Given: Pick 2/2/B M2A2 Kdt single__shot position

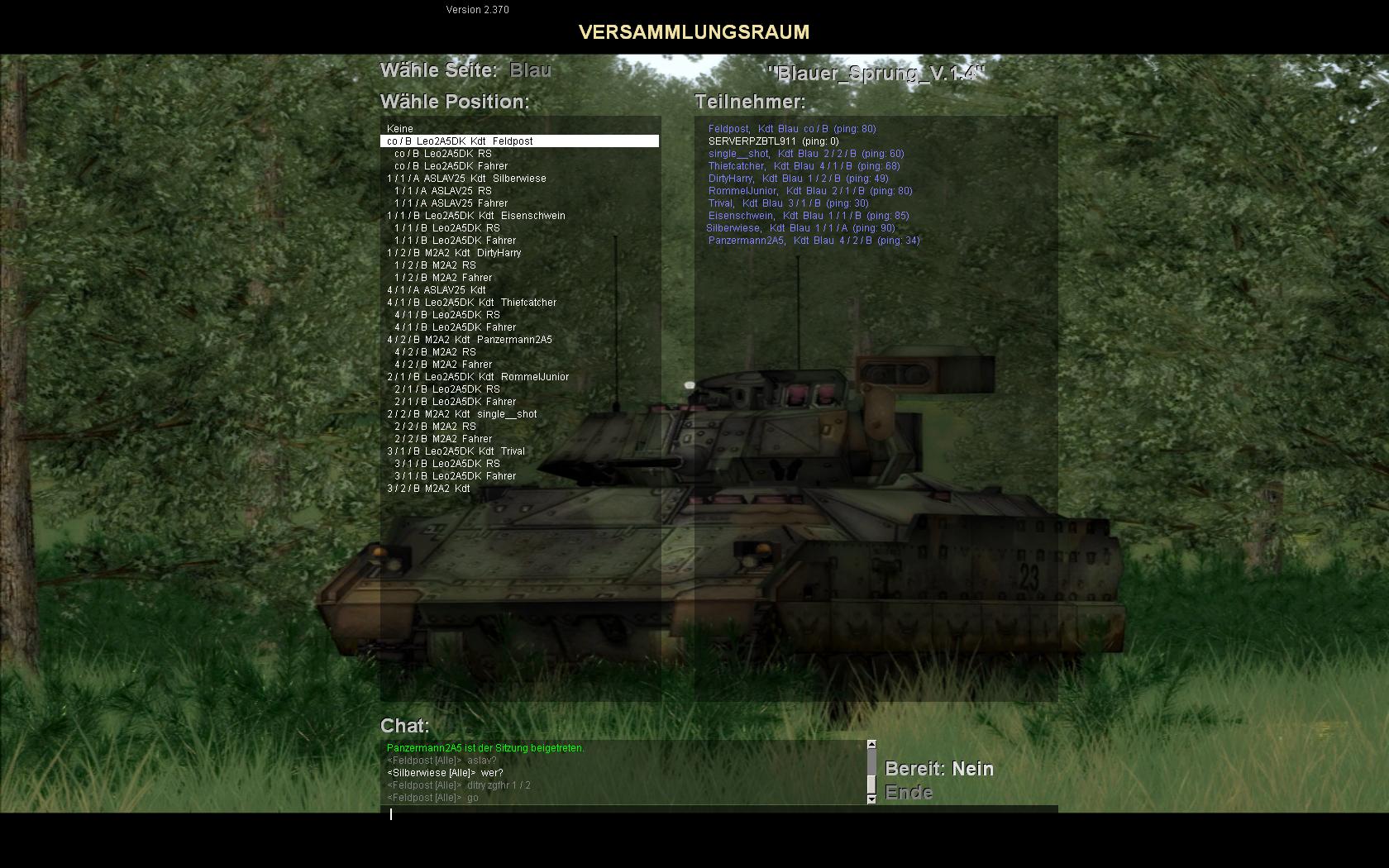Looking at the screenshot, I should 462,414.
